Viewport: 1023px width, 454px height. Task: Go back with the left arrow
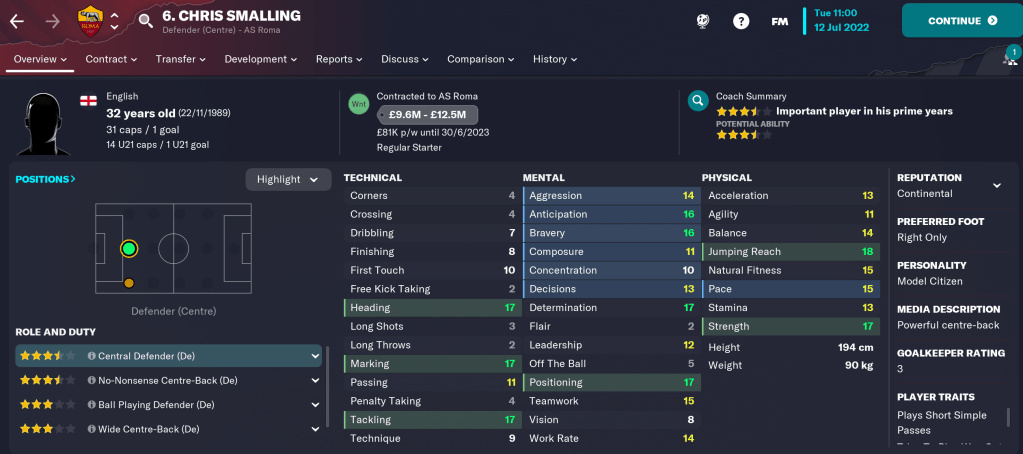pyautogui.click(x=17, y=20)
